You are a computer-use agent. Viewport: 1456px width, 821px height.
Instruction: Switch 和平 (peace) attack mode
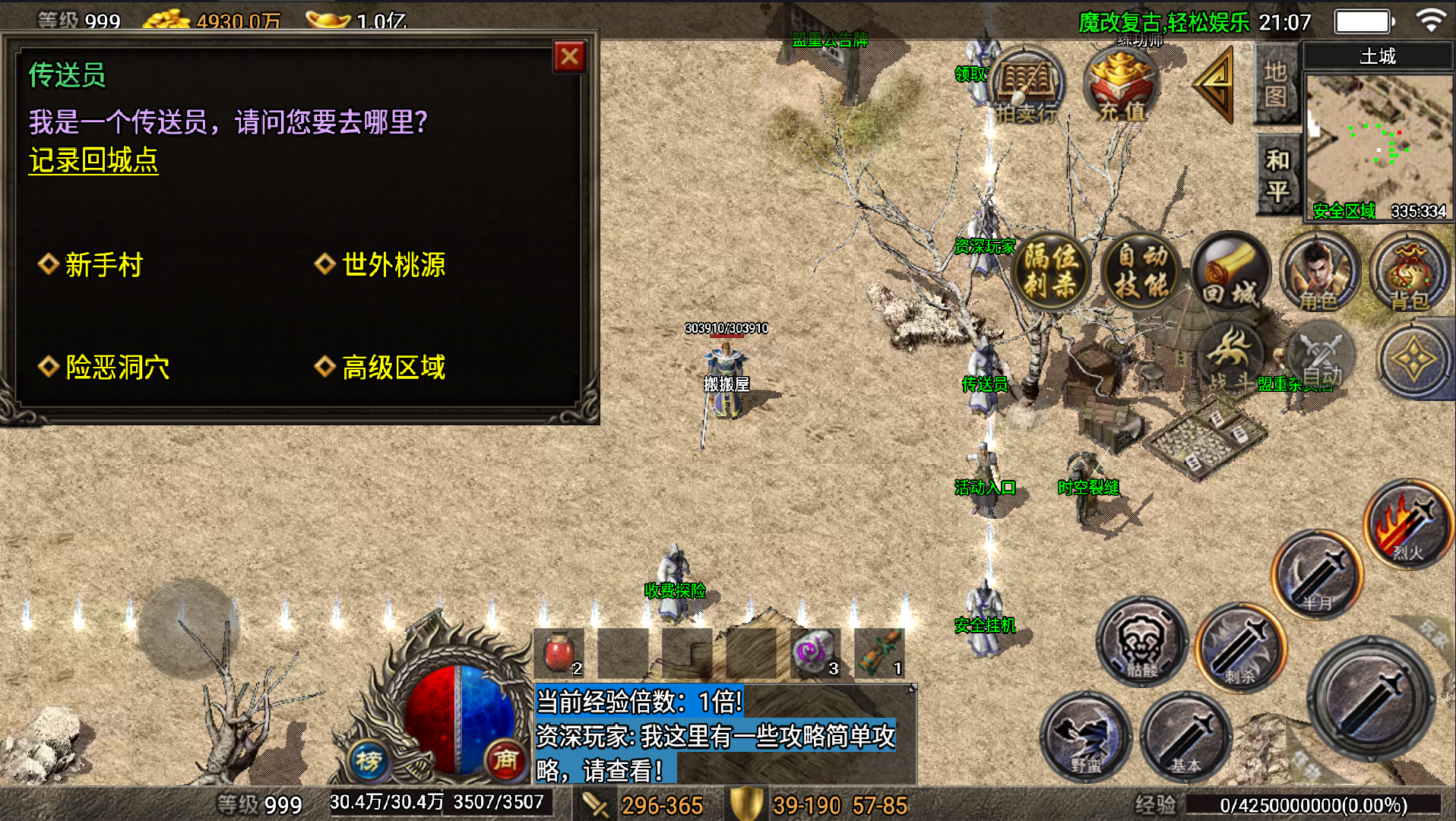click(1275, 173)
